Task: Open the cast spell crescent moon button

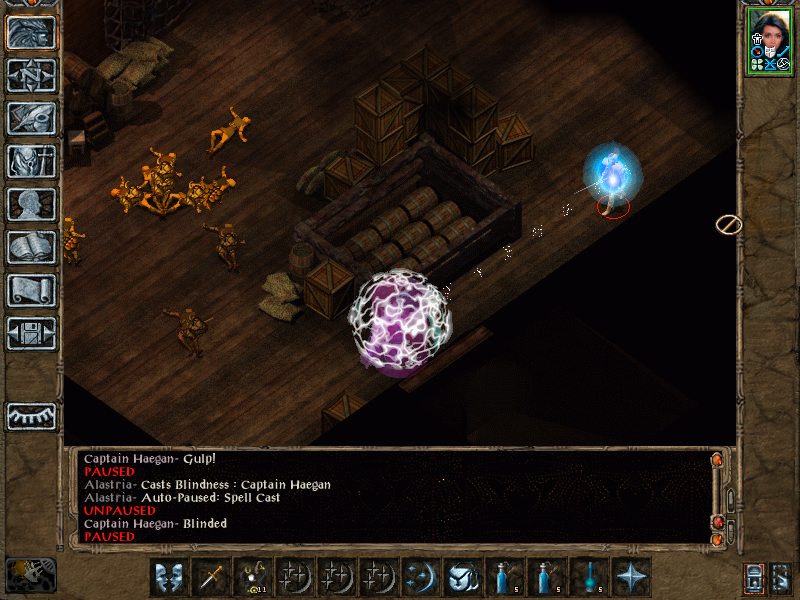Action: tap(422, 577)
